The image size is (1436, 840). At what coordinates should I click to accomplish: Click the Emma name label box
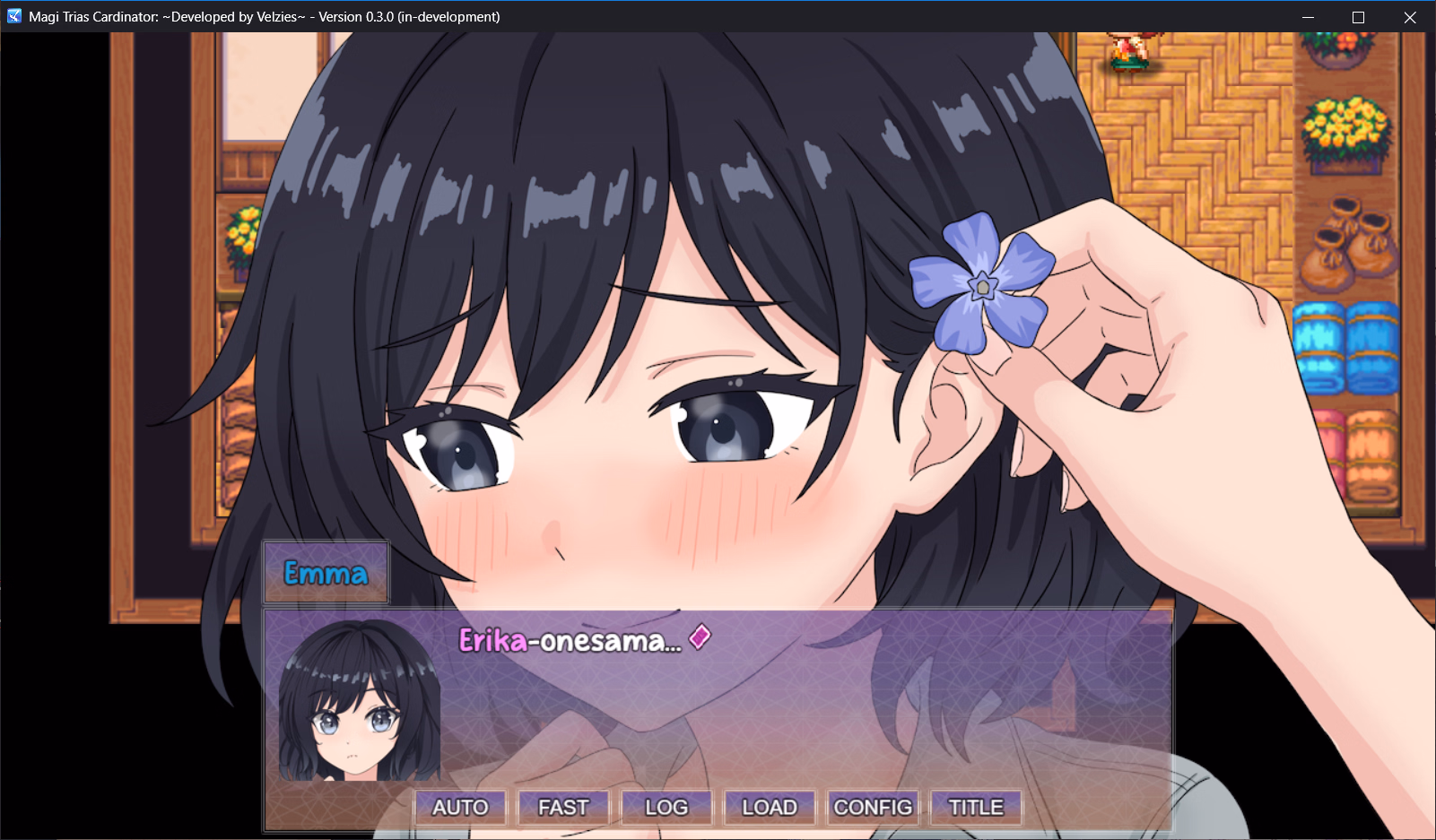pos(325,571)
